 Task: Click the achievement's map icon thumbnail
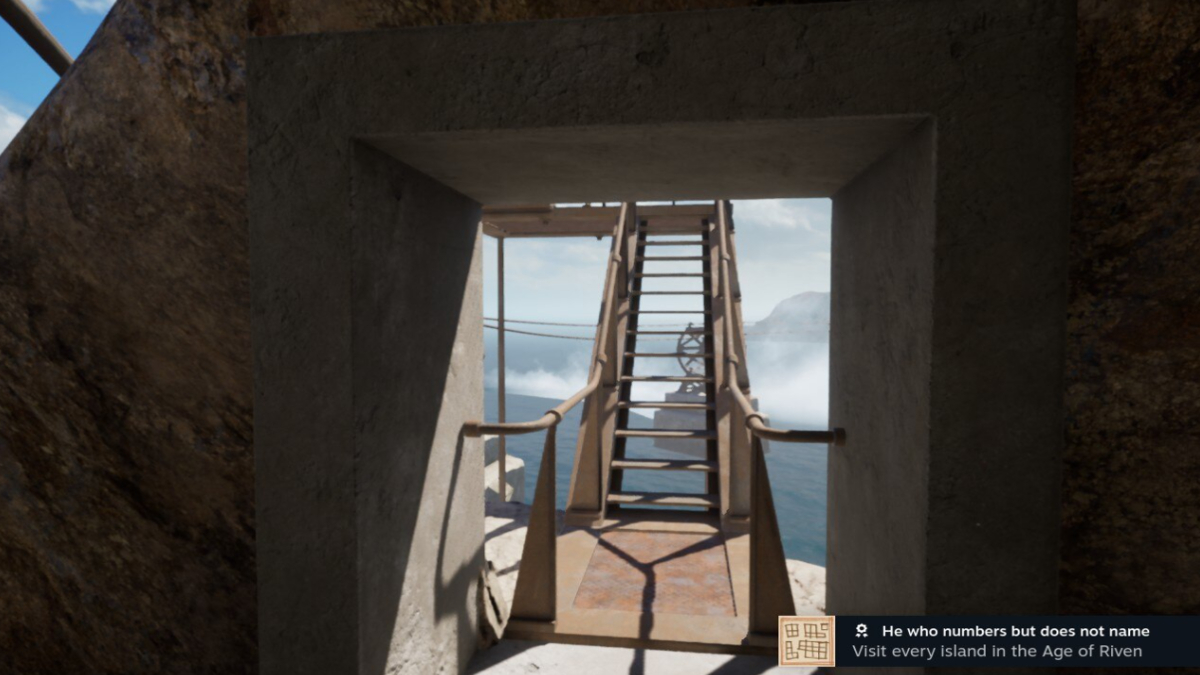coord(806,641)
